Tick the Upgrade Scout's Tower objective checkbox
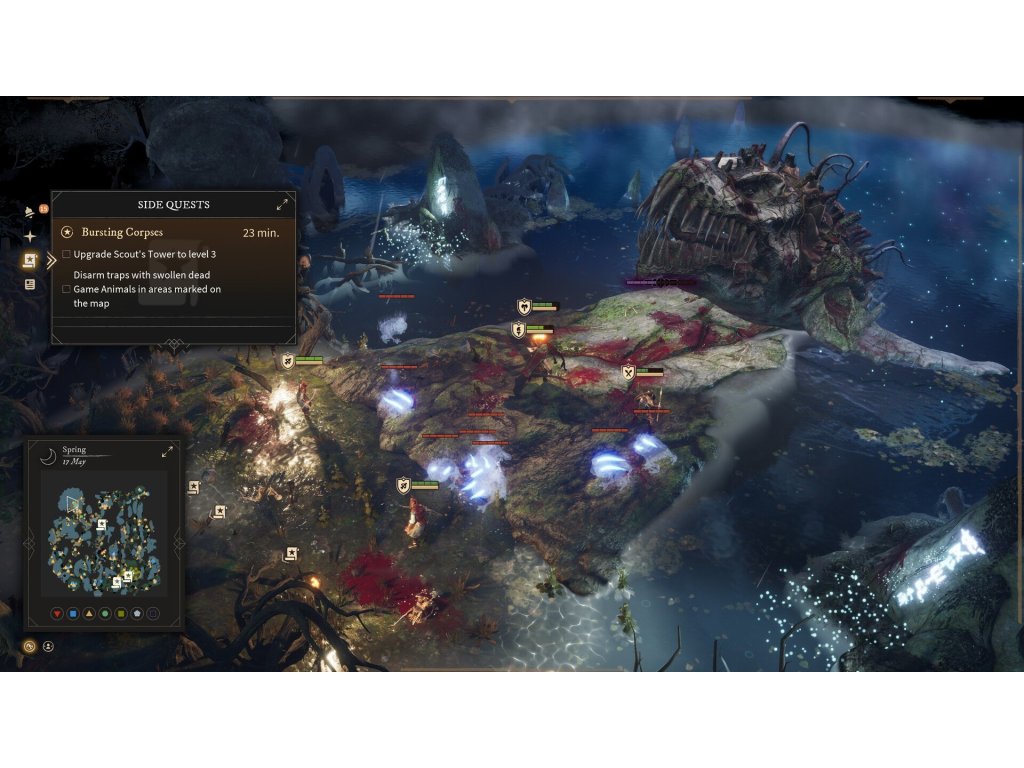Image resolution: width=1024 pixels, height=768 pixels. 66,254
